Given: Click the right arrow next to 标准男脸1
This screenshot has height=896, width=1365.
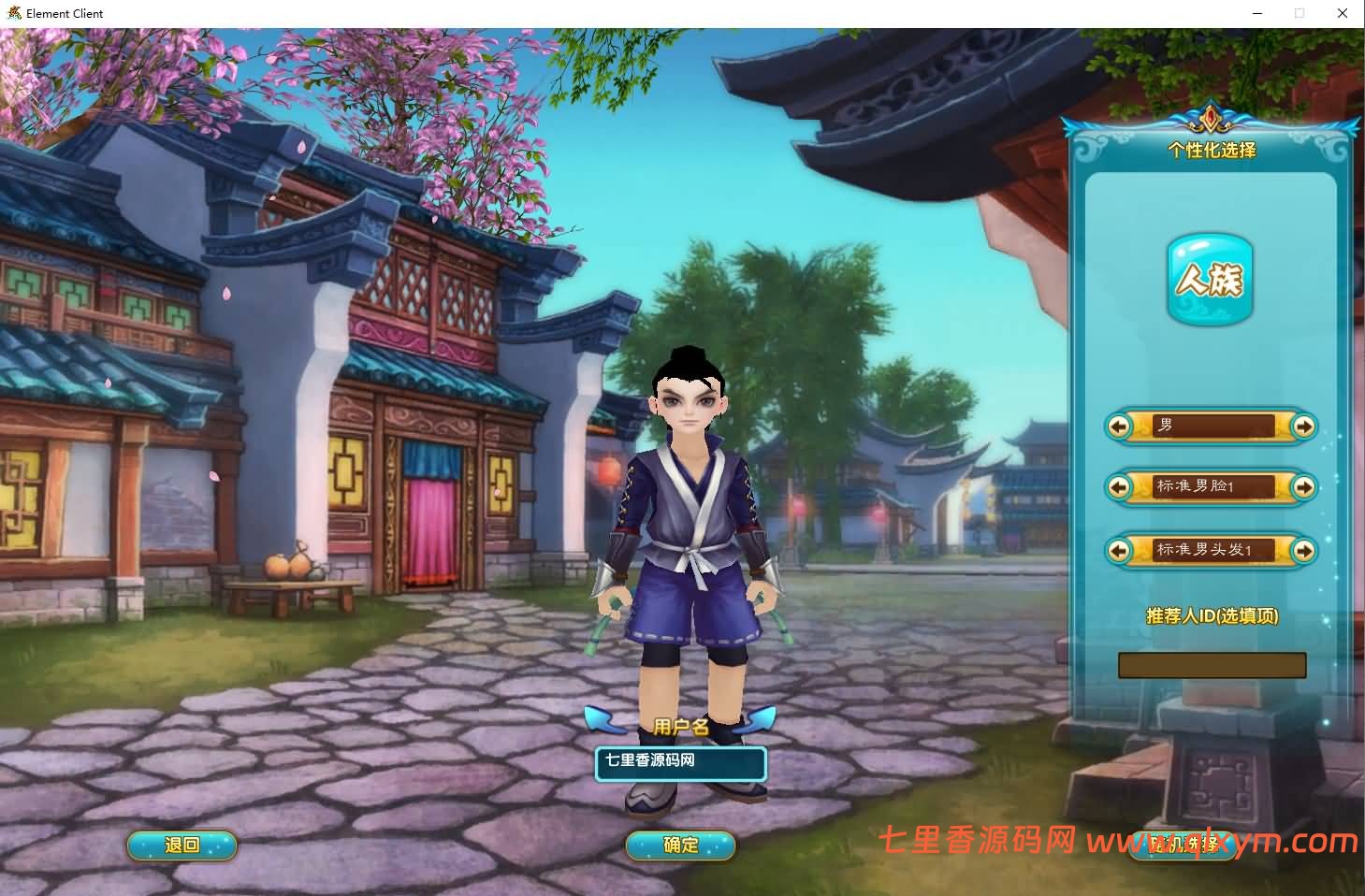Looking at the screenshot, I should (x=1304, y=487).
